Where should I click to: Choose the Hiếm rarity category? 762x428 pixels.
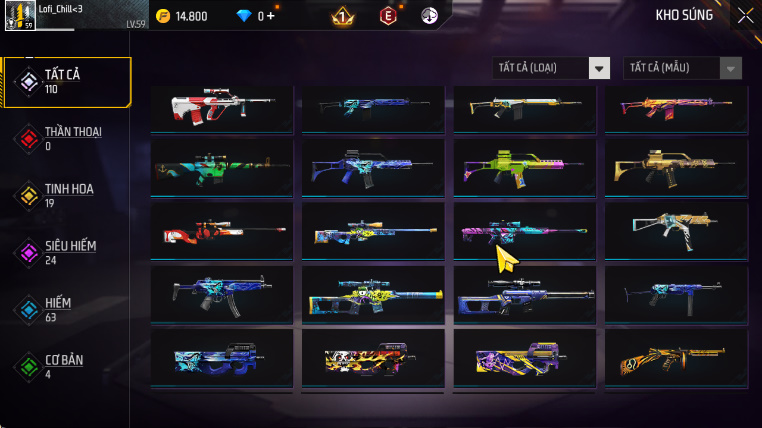(67, 309)
